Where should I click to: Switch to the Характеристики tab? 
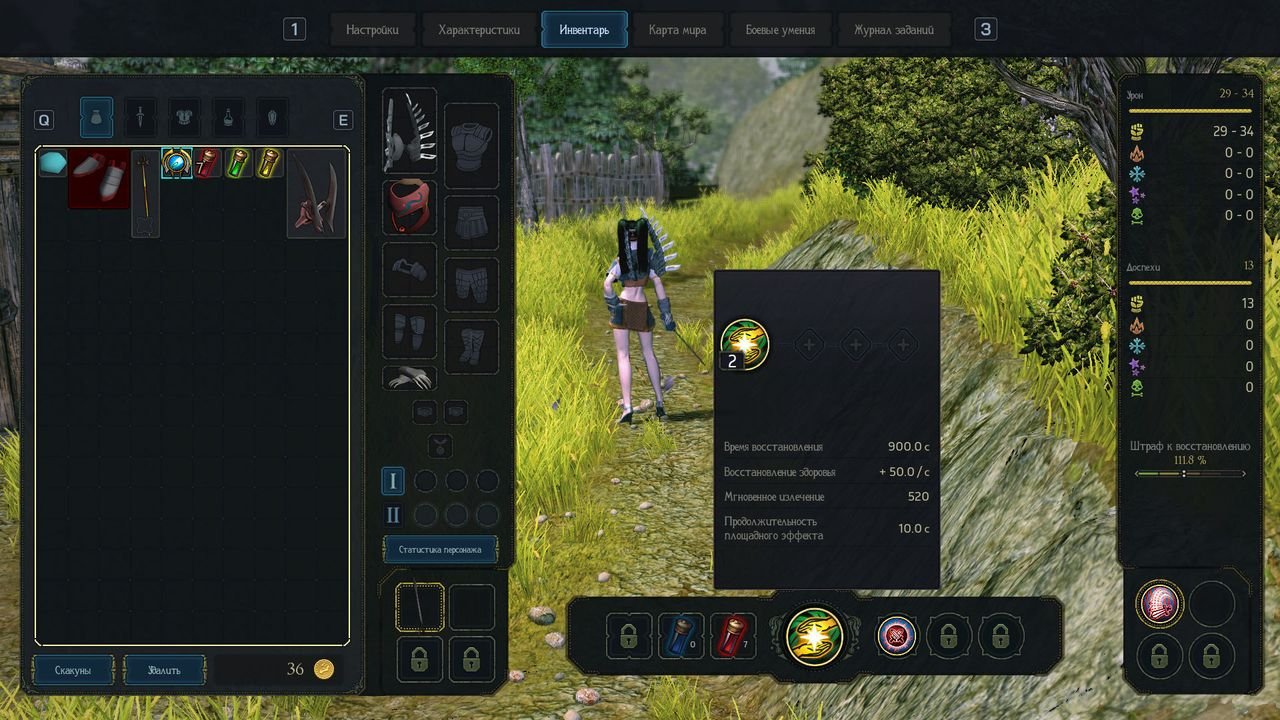click(x=479, y=30)
